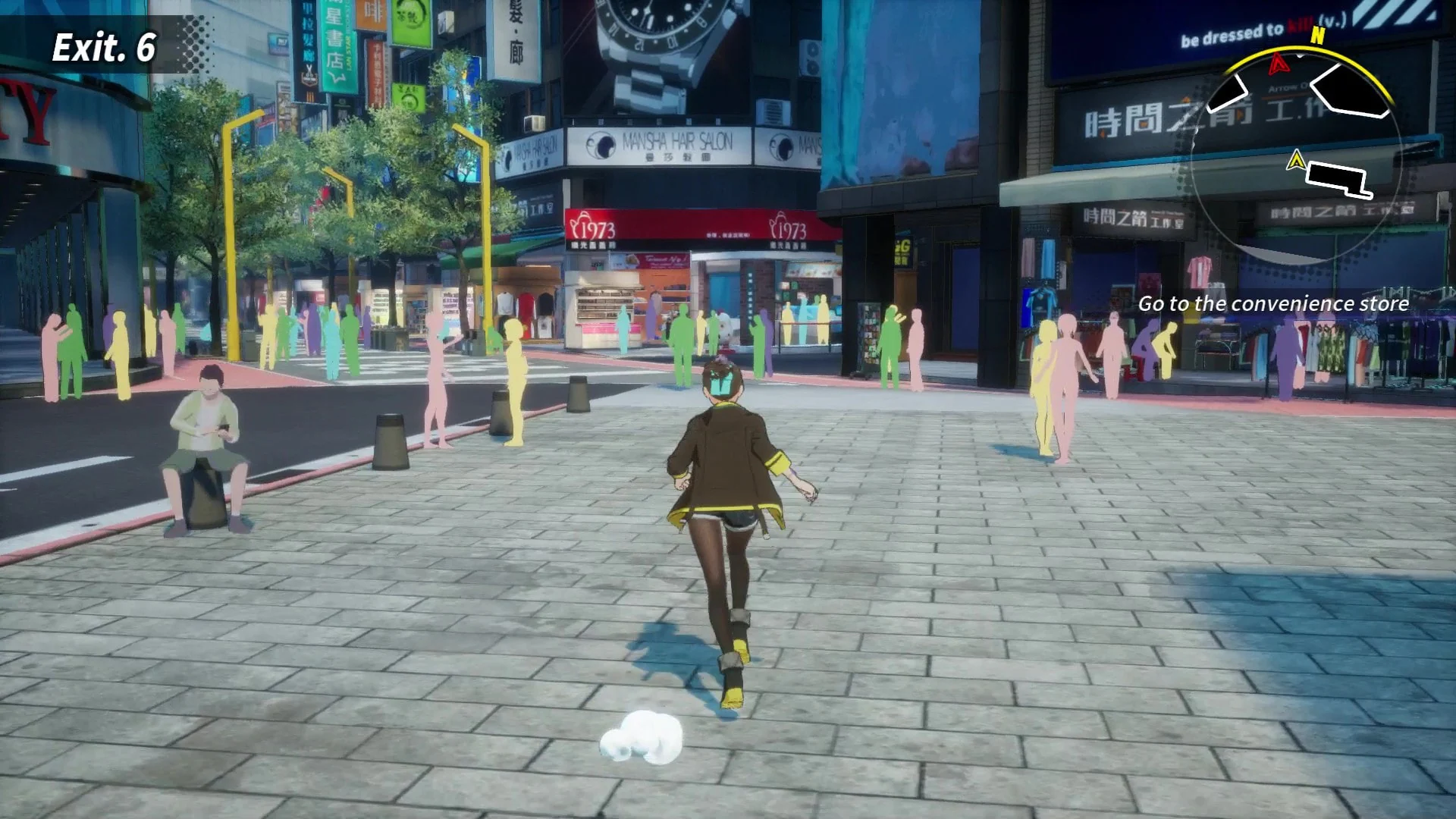
Task: Select the 'Go to the convenience store' objective text
Action: point(1274,303)
